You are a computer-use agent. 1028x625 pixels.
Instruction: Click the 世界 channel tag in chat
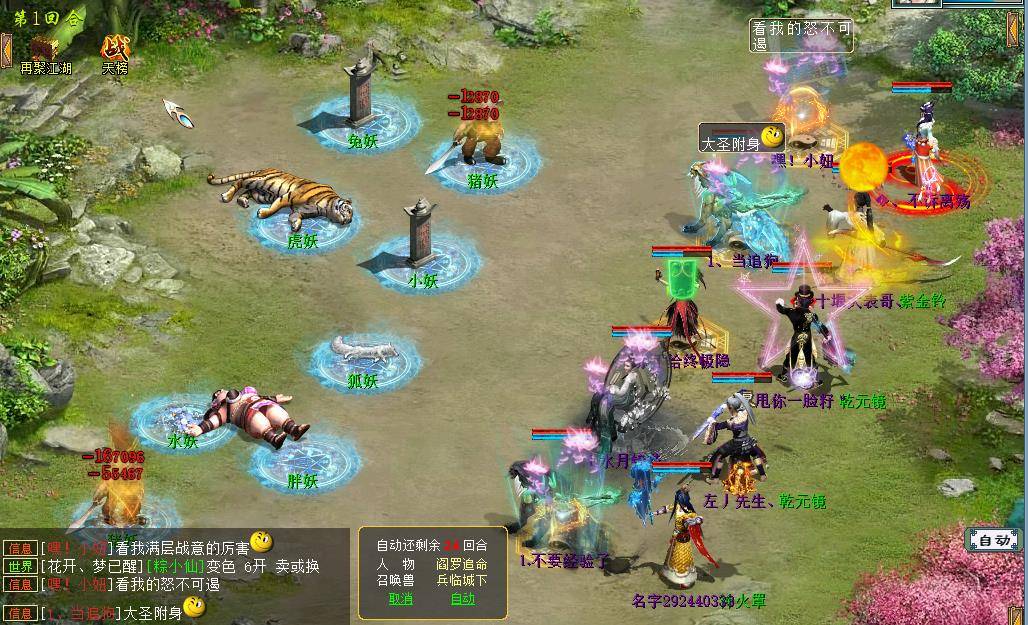click(x=20, y=566)
